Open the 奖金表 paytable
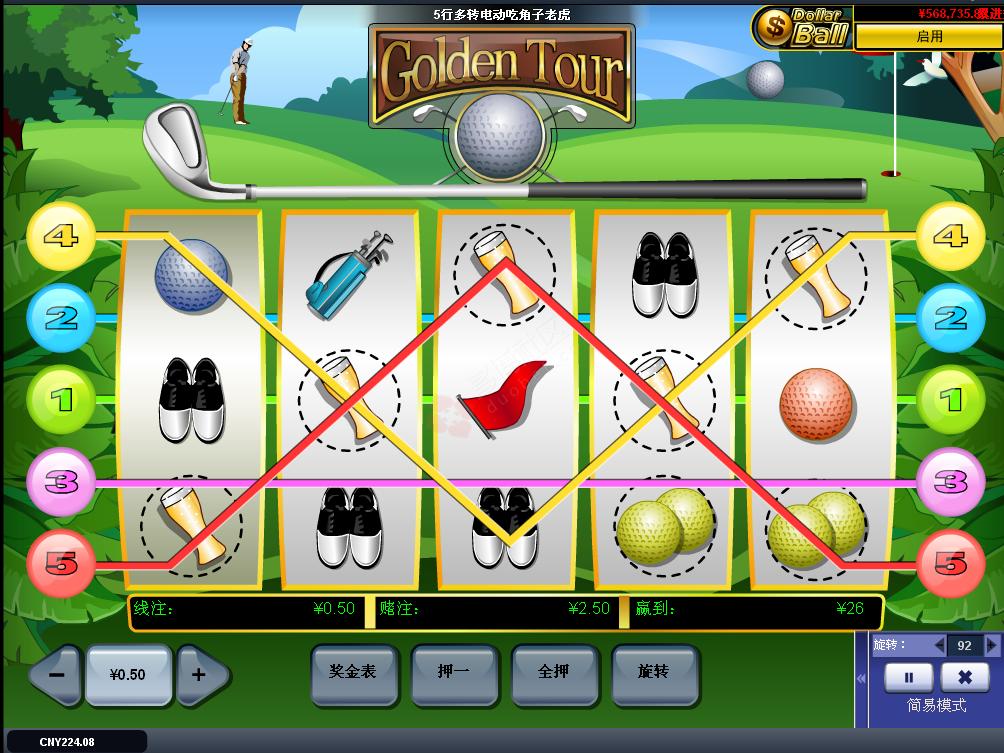Image resolution: width=1004 pixels, height=753 pixels. (x=353, y=673)
